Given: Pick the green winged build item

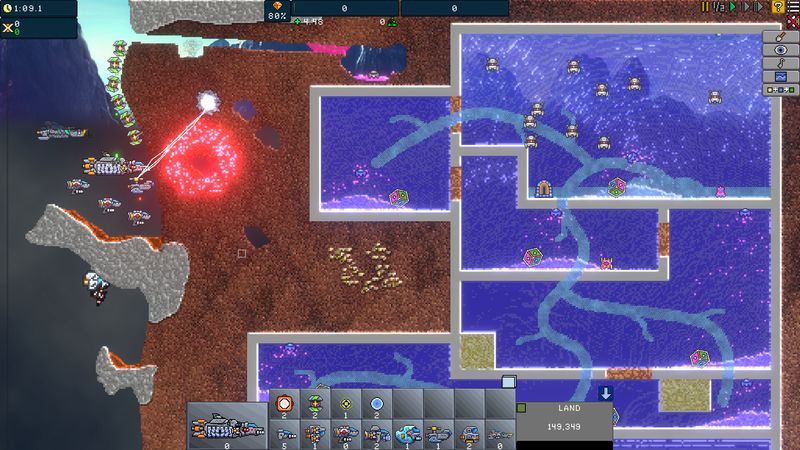Looking at the screenshot, I should coord(314,402).
